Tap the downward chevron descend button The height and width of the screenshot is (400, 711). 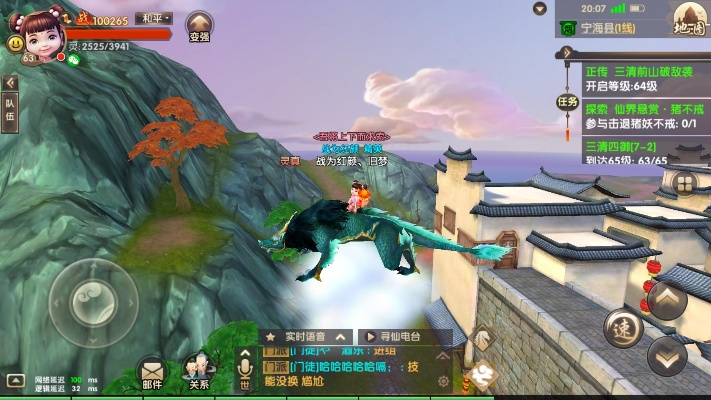[x=667, y=355]
